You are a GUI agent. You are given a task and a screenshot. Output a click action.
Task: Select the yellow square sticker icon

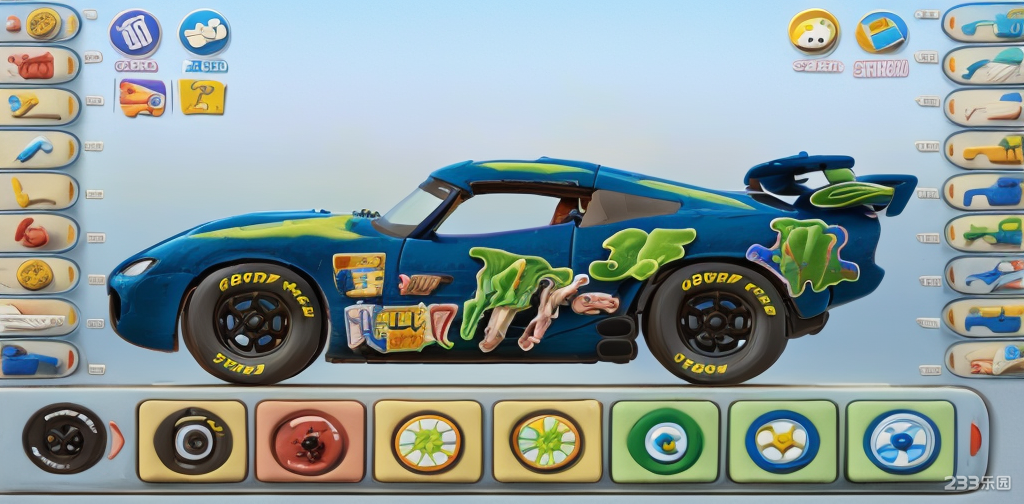pyautogui.click(x=202, y=97)
